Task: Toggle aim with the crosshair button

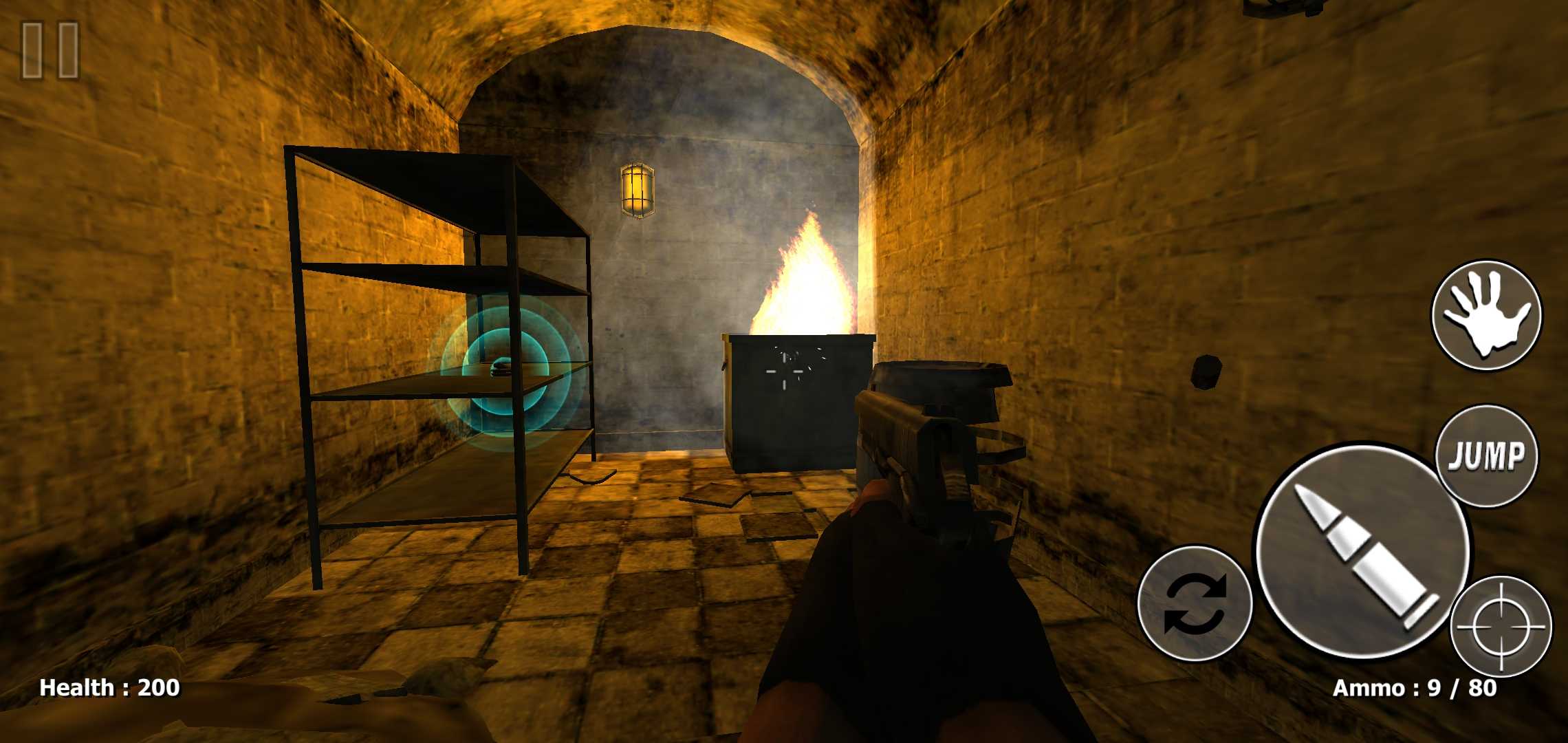Action: (x=1501, y=627)
